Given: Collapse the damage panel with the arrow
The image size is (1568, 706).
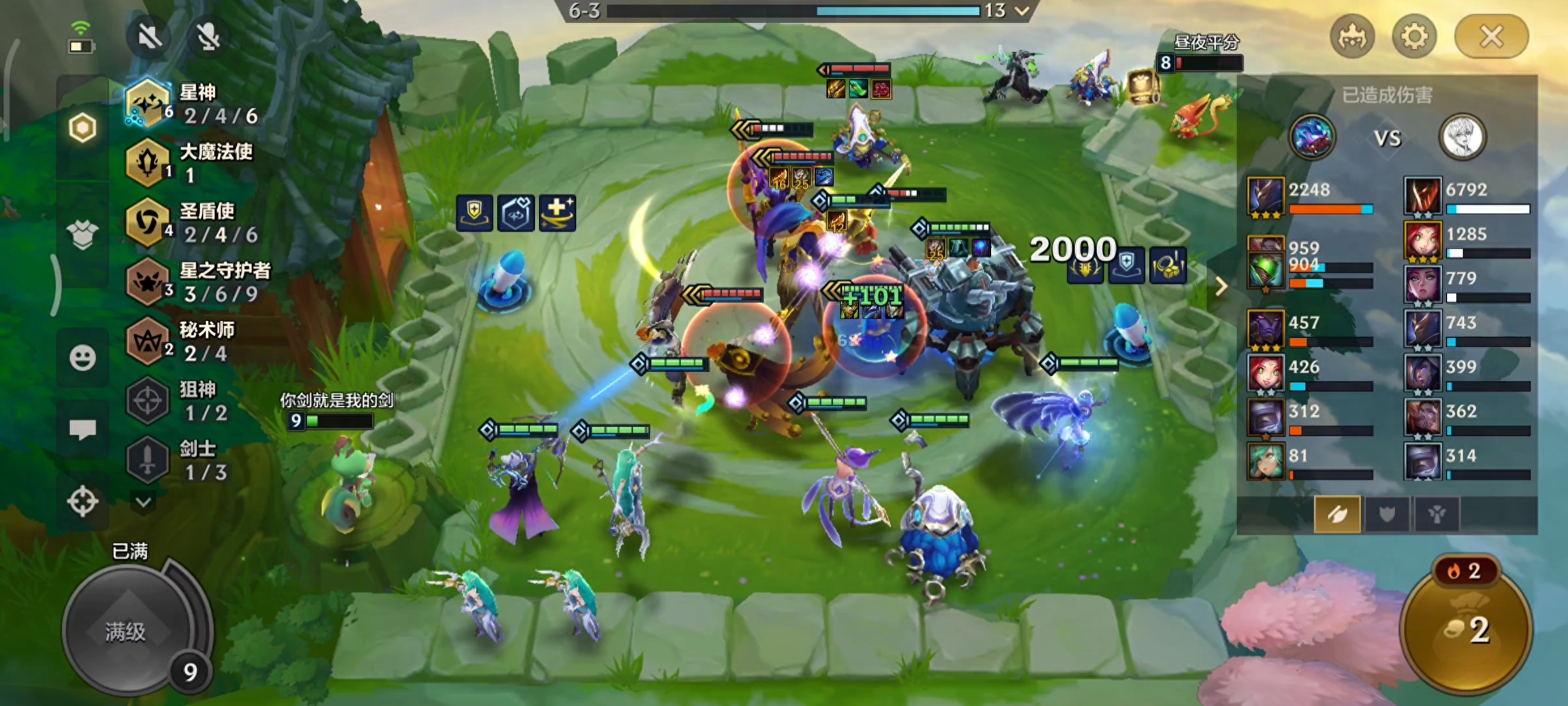Looking at the screenshot, I should coord(1220,286).
